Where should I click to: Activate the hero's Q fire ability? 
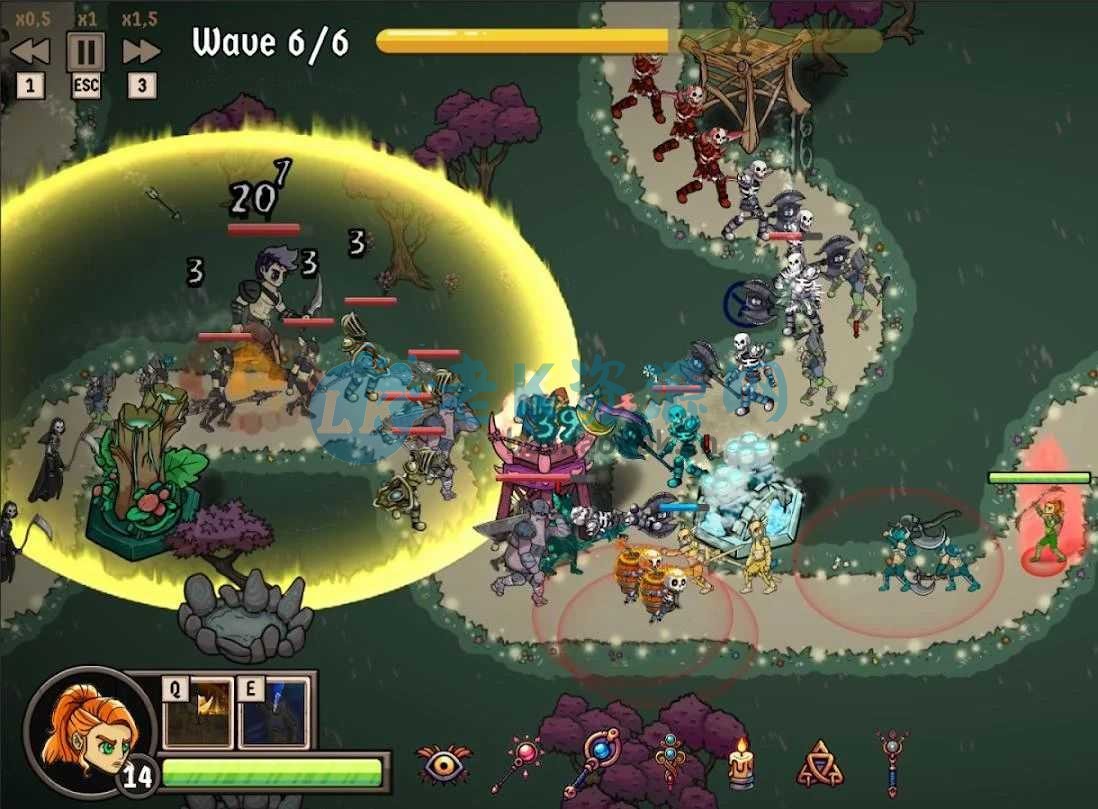pos(198,712)
